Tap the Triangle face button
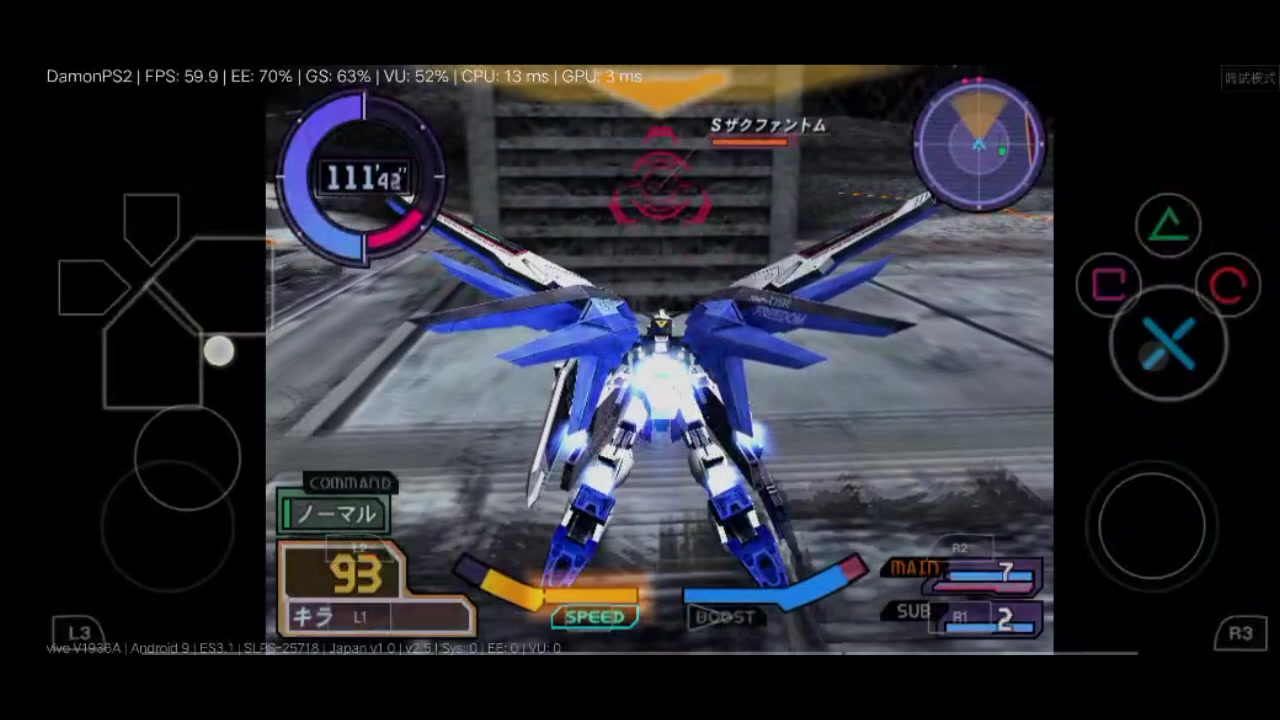Image resolution: width=1280 pixels, height=720 pixels. tap(1168, 225)
